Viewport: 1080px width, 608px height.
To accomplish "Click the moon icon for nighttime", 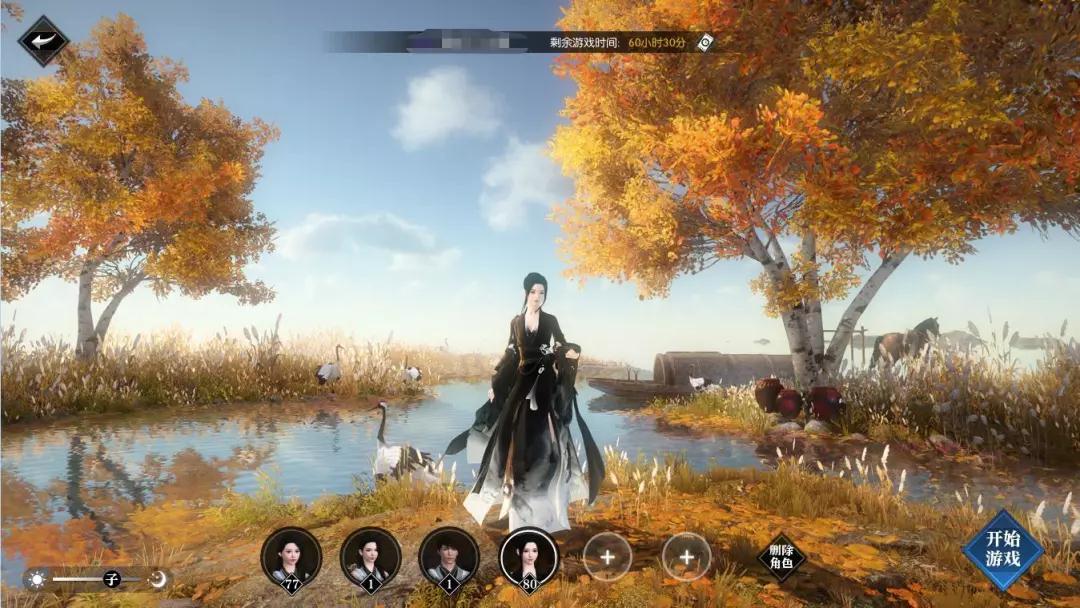I will pyautogui.click(x=157, y=579).
